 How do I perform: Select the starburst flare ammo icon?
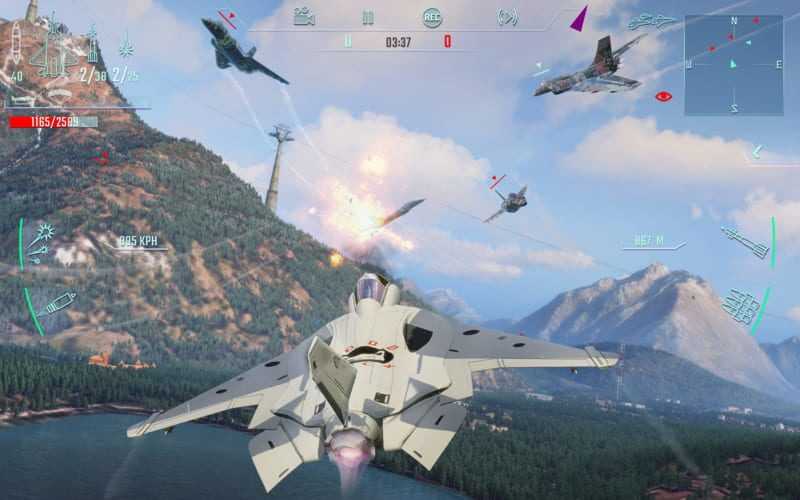(x=126, y=46)
